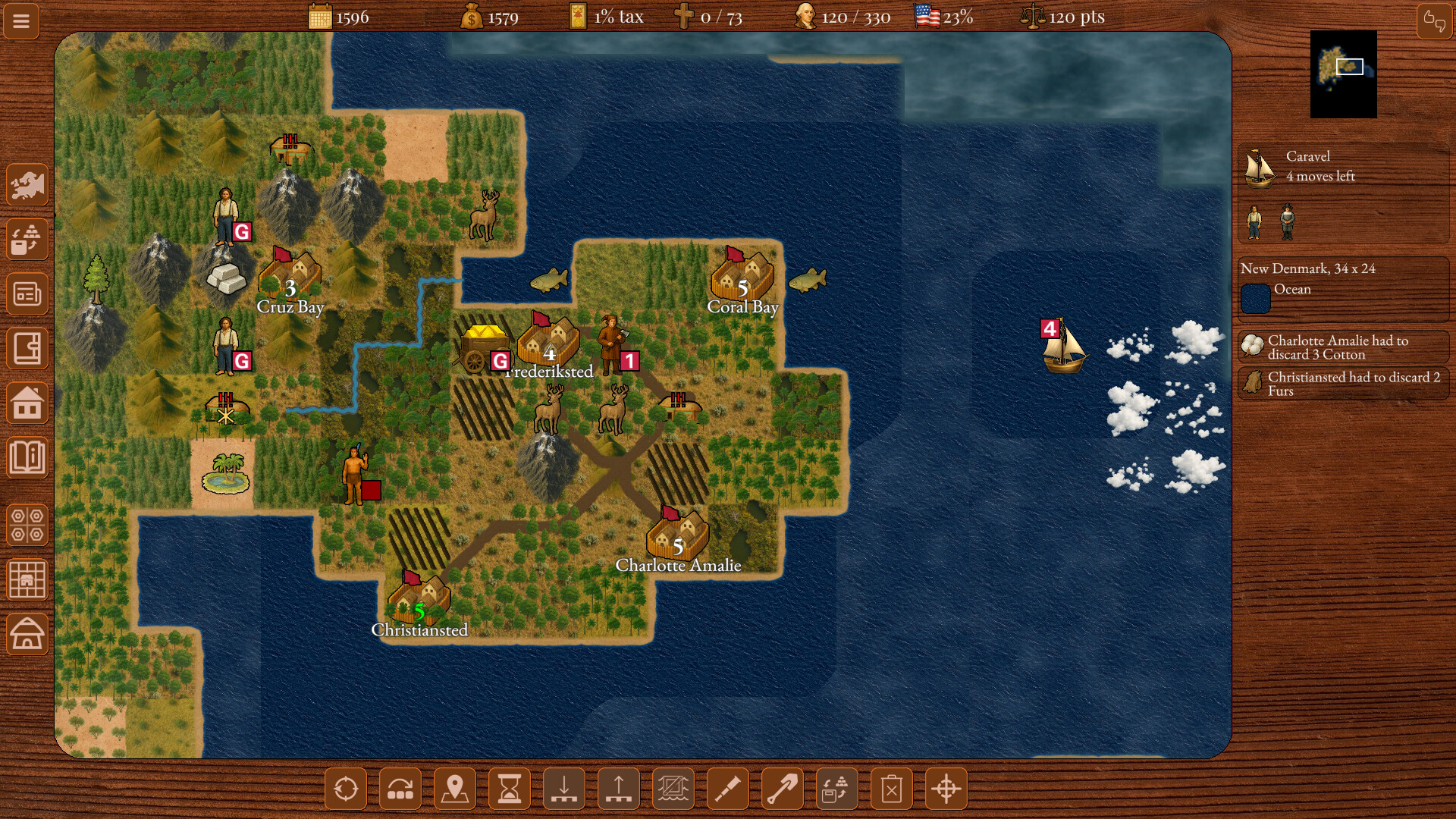Read the newspaper reports

tap(27, 293)
